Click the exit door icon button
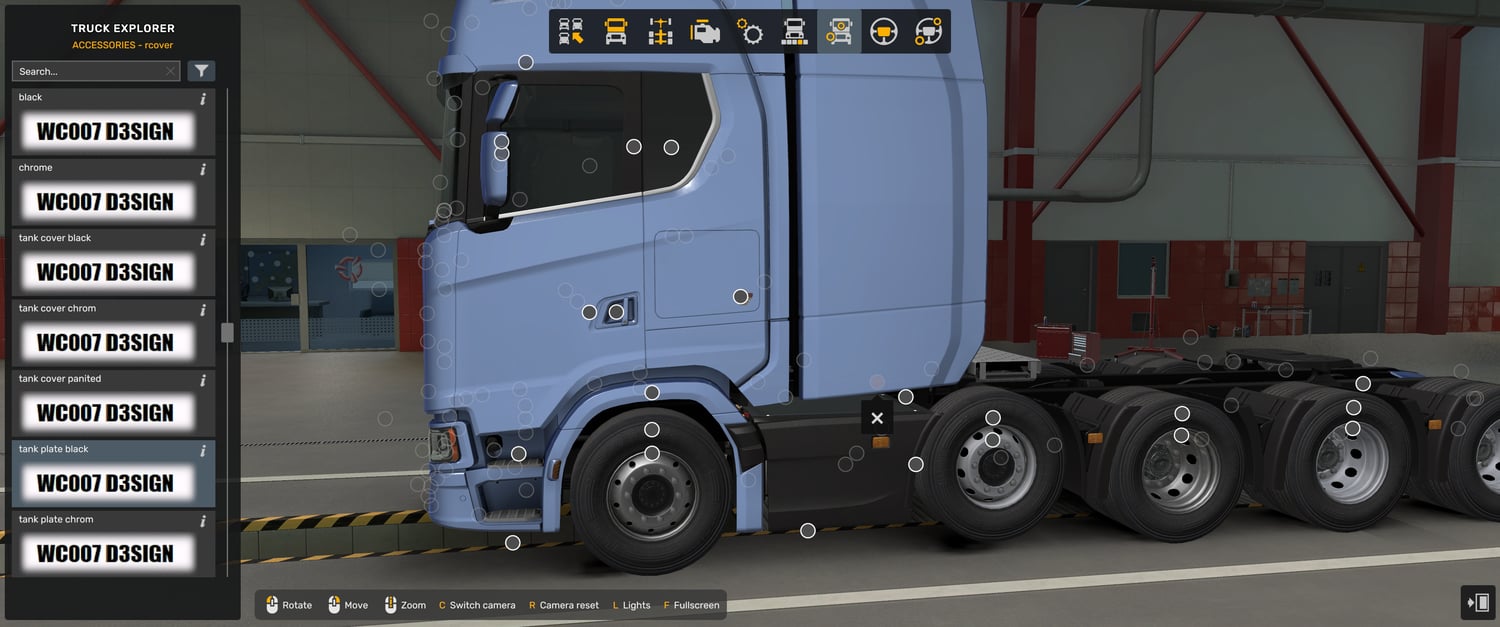The image size is (1500, 627). [x=1477, y=603]
